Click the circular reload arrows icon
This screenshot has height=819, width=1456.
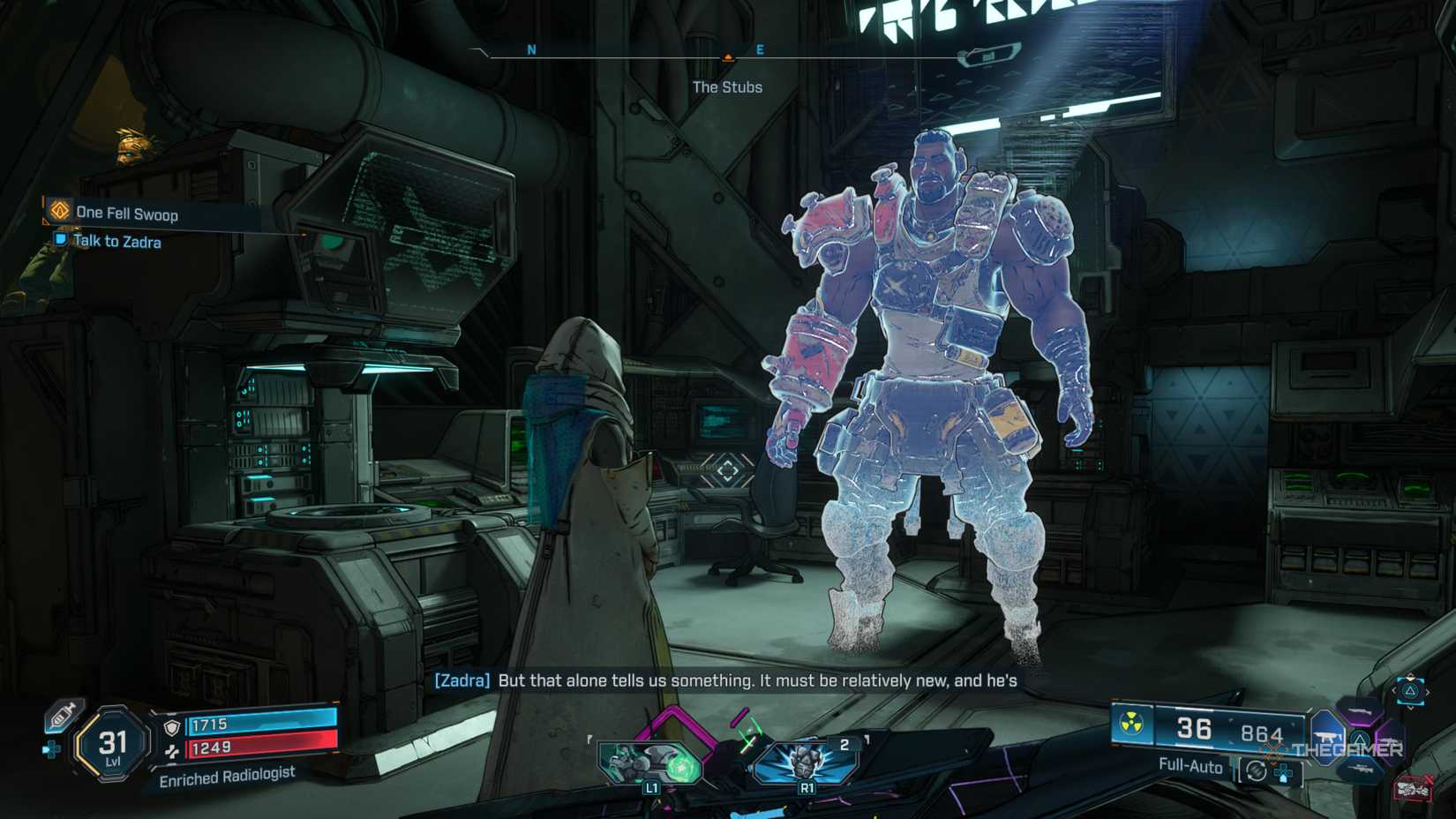pyautogui.click(x=1256, y=771)
